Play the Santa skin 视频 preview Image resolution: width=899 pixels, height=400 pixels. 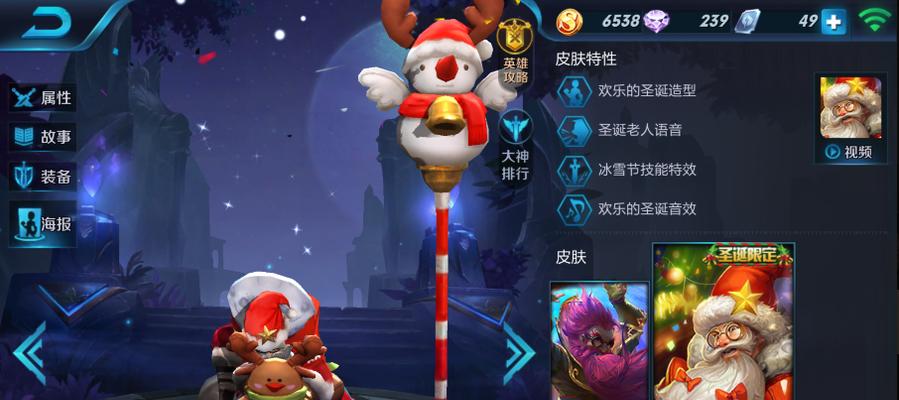click(850, 120)
